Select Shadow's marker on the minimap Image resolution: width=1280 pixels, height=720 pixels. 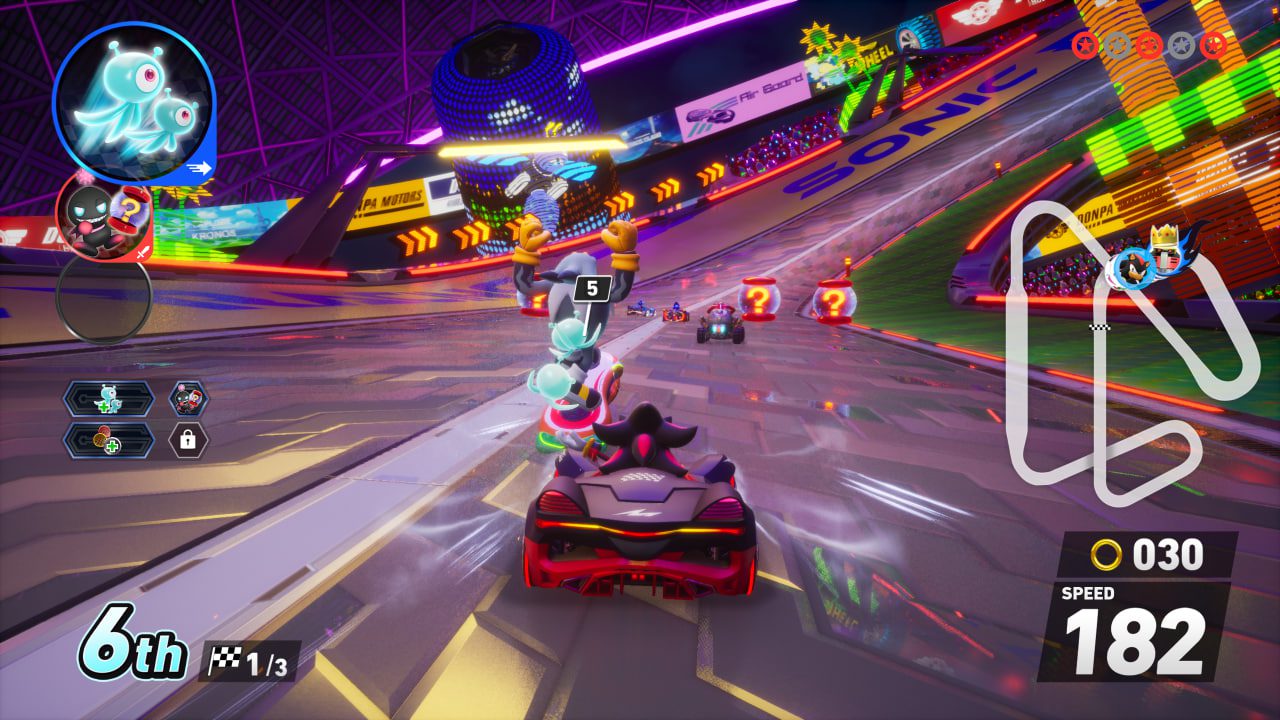click(x=1132, y=268)
